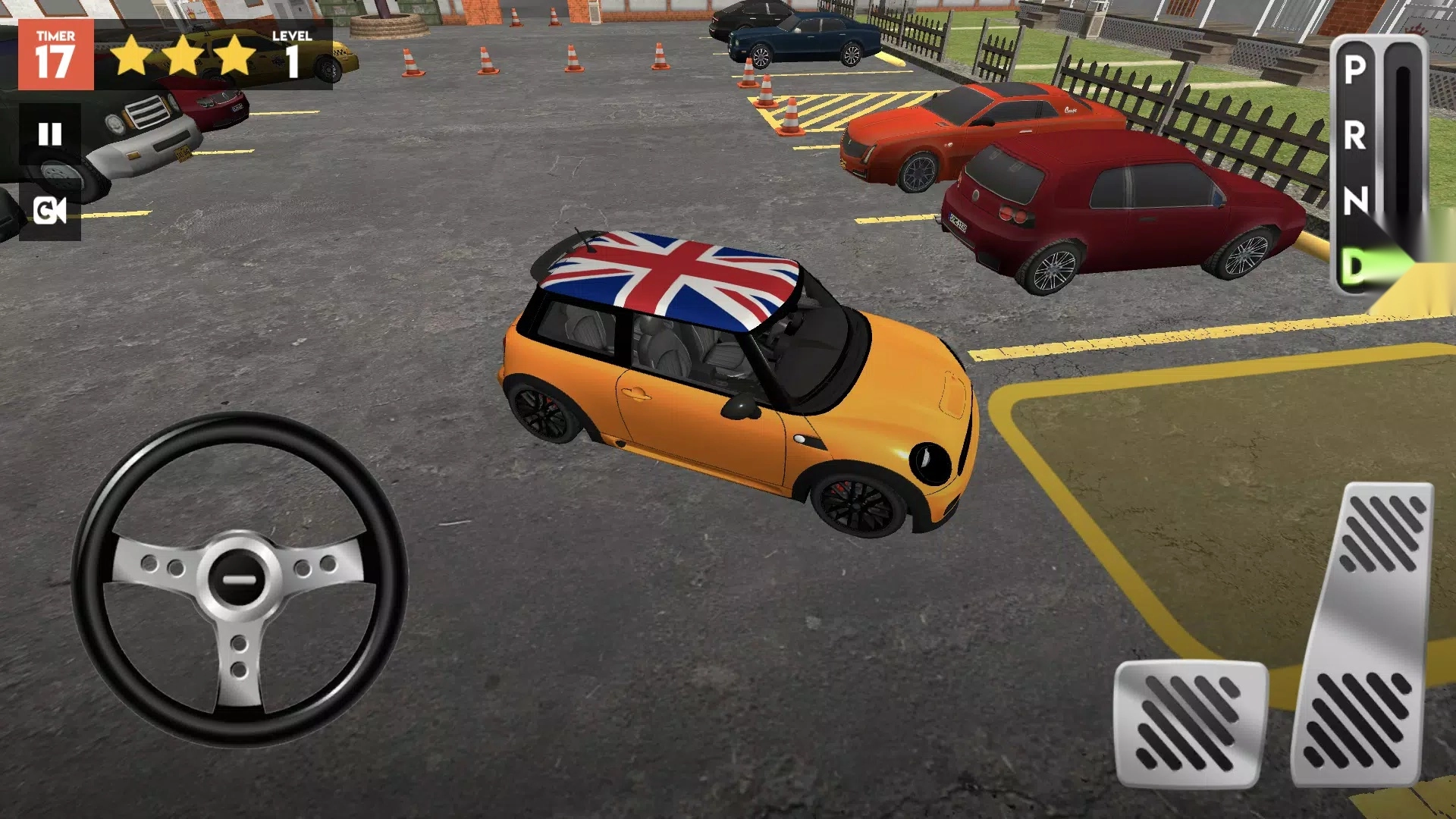Select the D (Drive) gear
This screenshot has height=819, width=1456.
coord(1354,265)
